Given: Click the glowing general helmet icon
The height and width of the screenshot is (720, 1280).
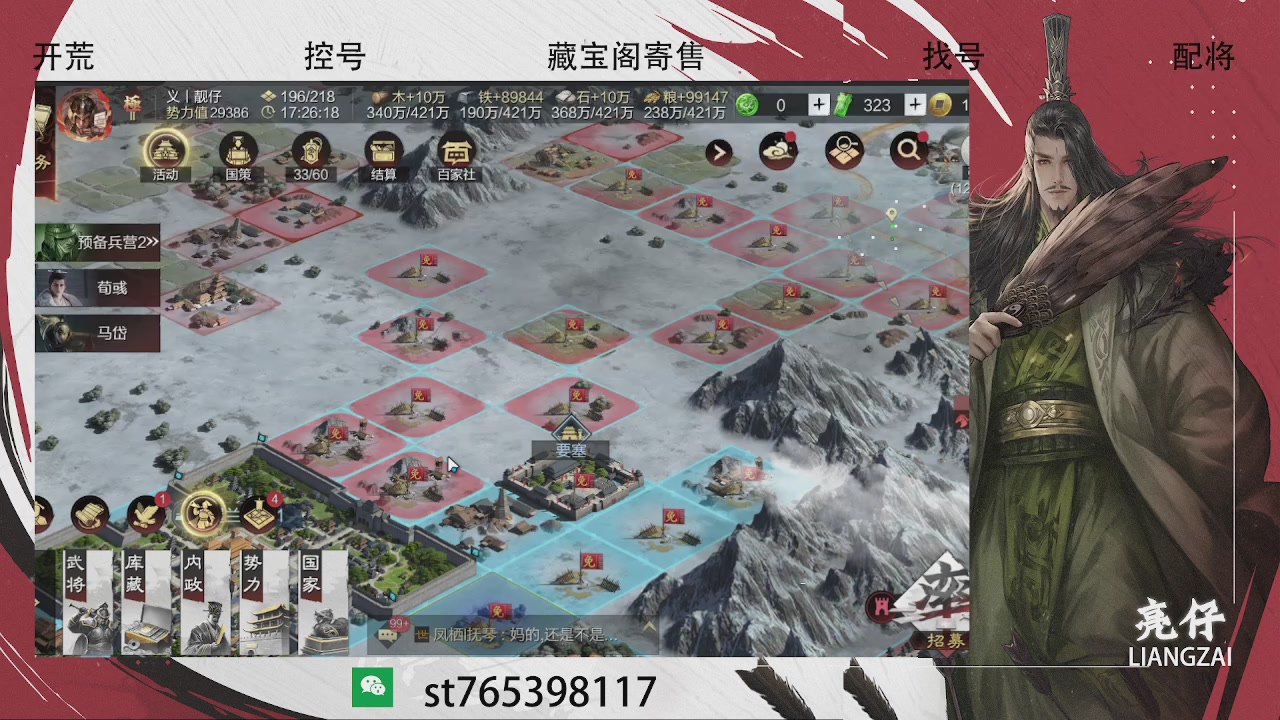Looking at the screenshot, I should coord(203,513).
